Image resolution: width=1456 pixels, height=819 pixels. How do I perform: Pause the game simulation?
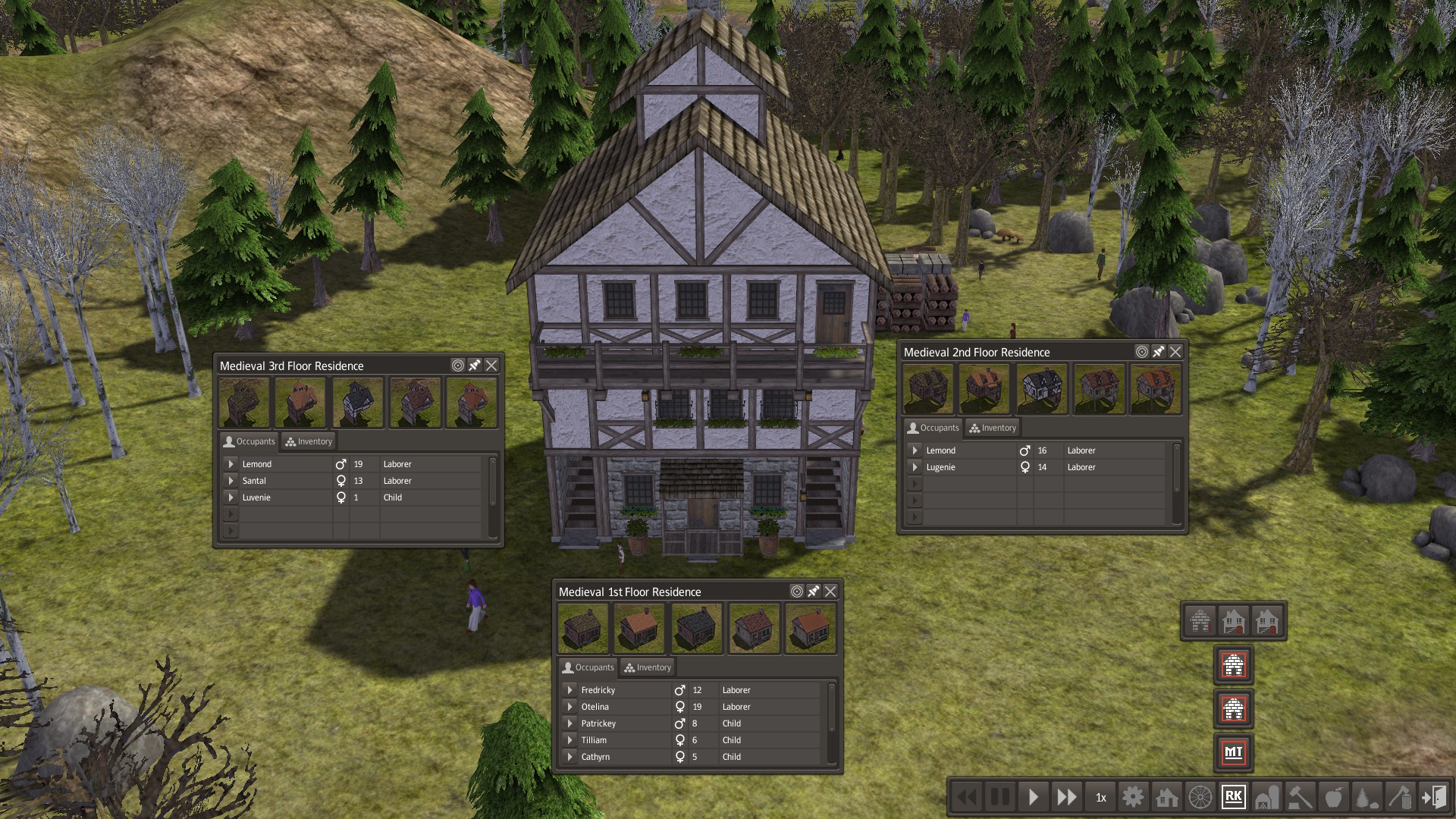coord(1000,797)
